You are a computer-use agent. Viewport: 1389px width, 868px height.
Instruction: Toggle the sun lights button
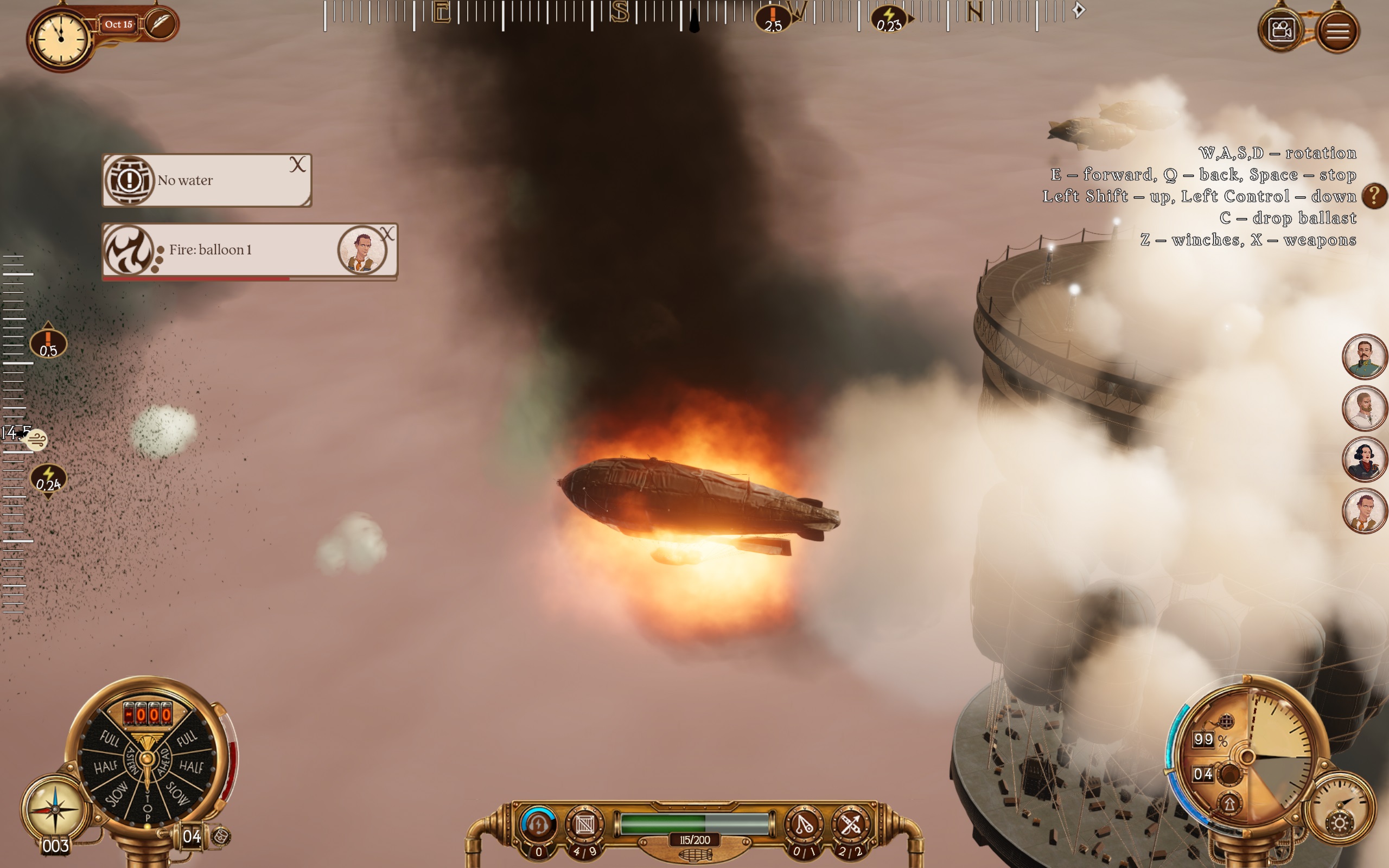pos(1340,823)
